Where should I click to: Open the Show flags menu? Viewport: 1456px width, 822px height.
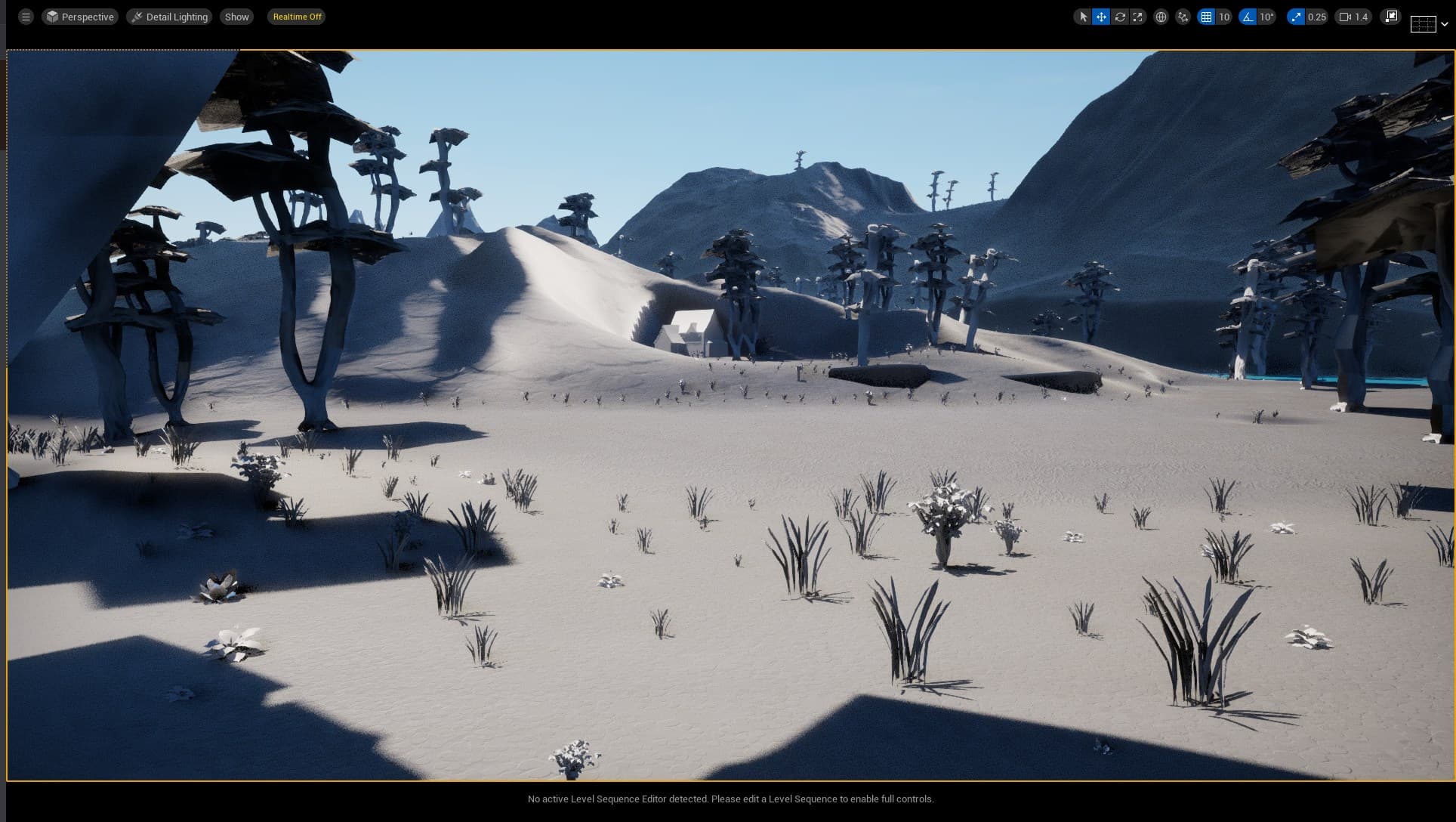coord(236,16)
